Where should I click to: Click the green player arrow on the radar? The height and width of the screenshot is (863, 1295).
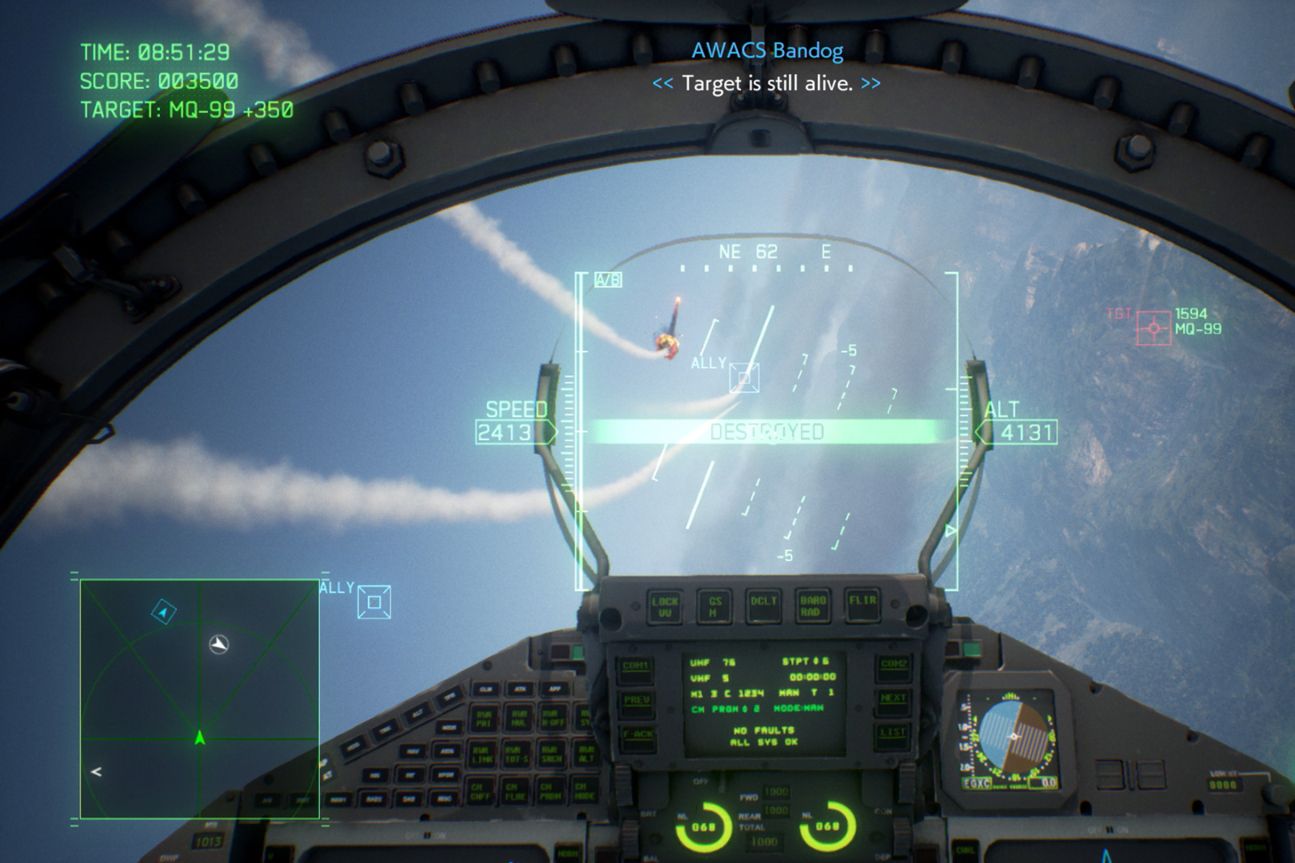point(199,738)
